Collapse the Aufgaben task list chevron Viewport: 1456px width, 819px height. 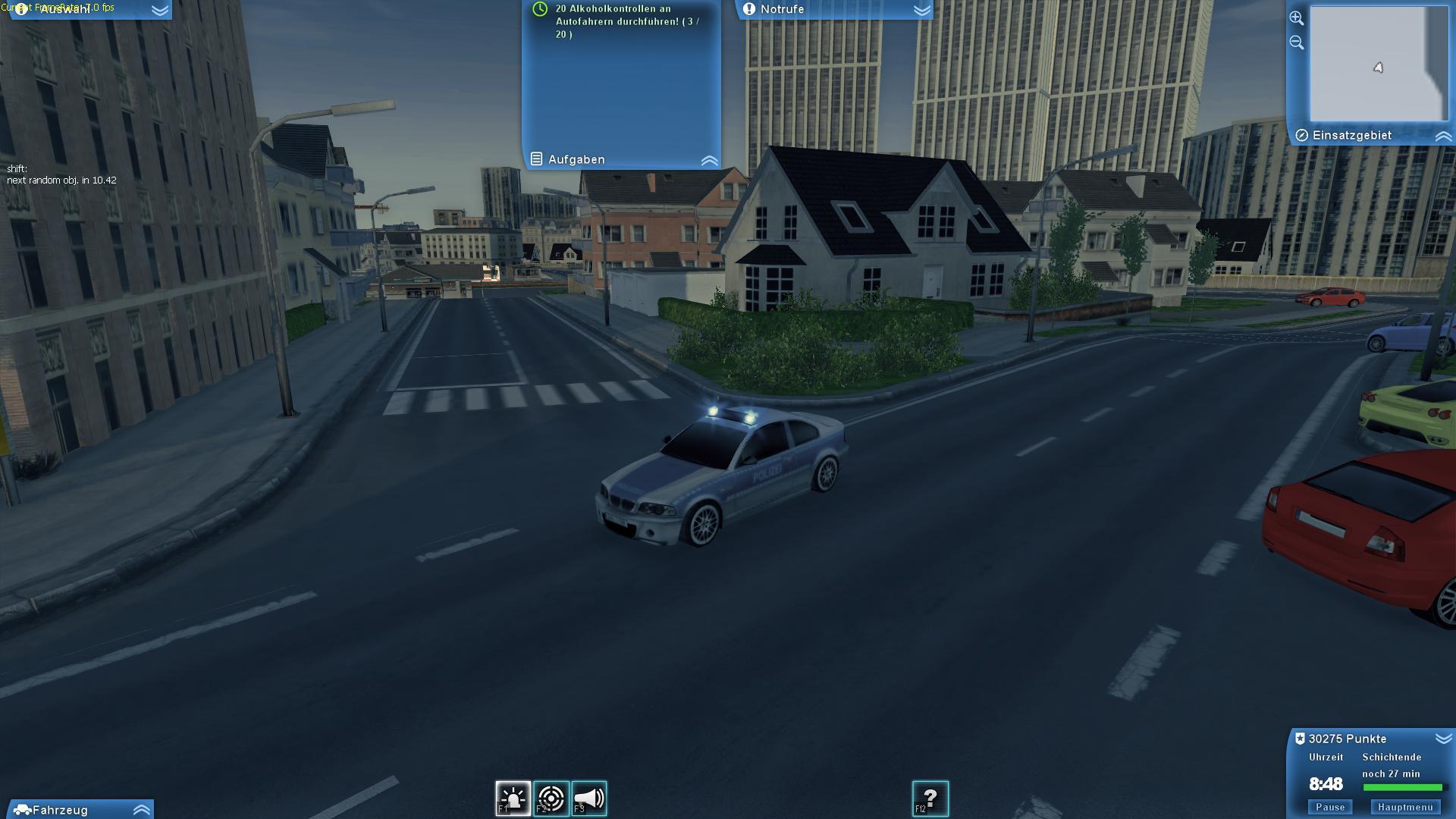click(709, 159)
